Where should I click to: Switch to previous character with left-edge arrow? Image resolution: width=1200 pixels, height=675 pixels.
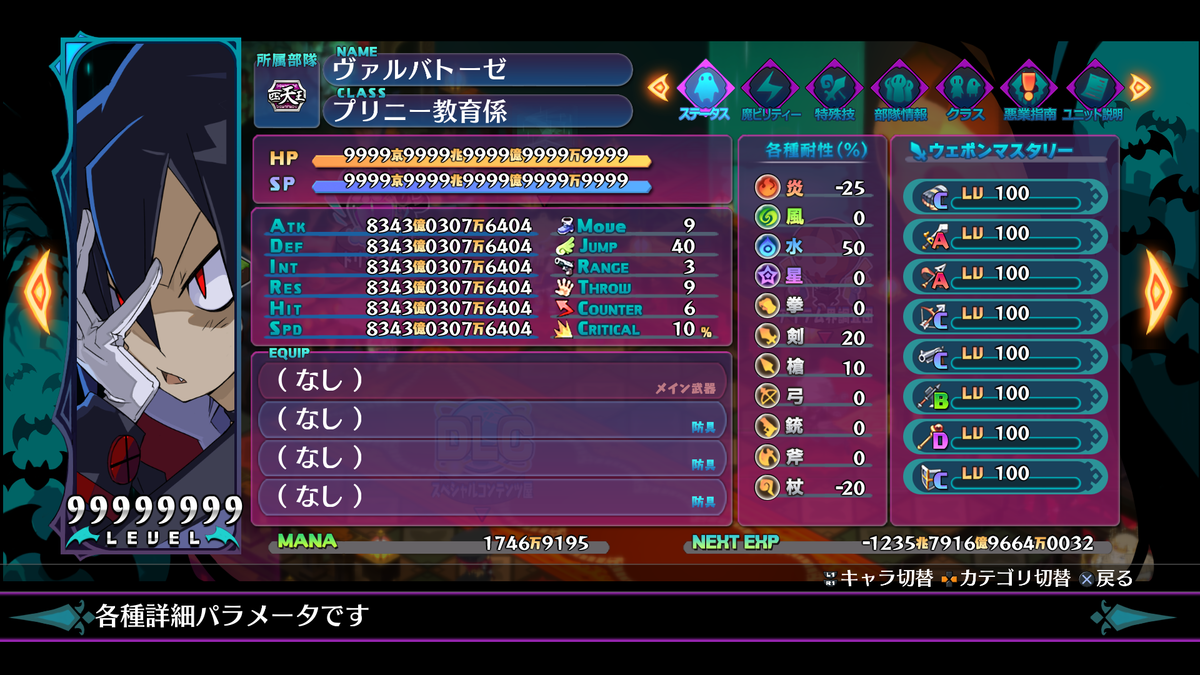click(39, 292)
